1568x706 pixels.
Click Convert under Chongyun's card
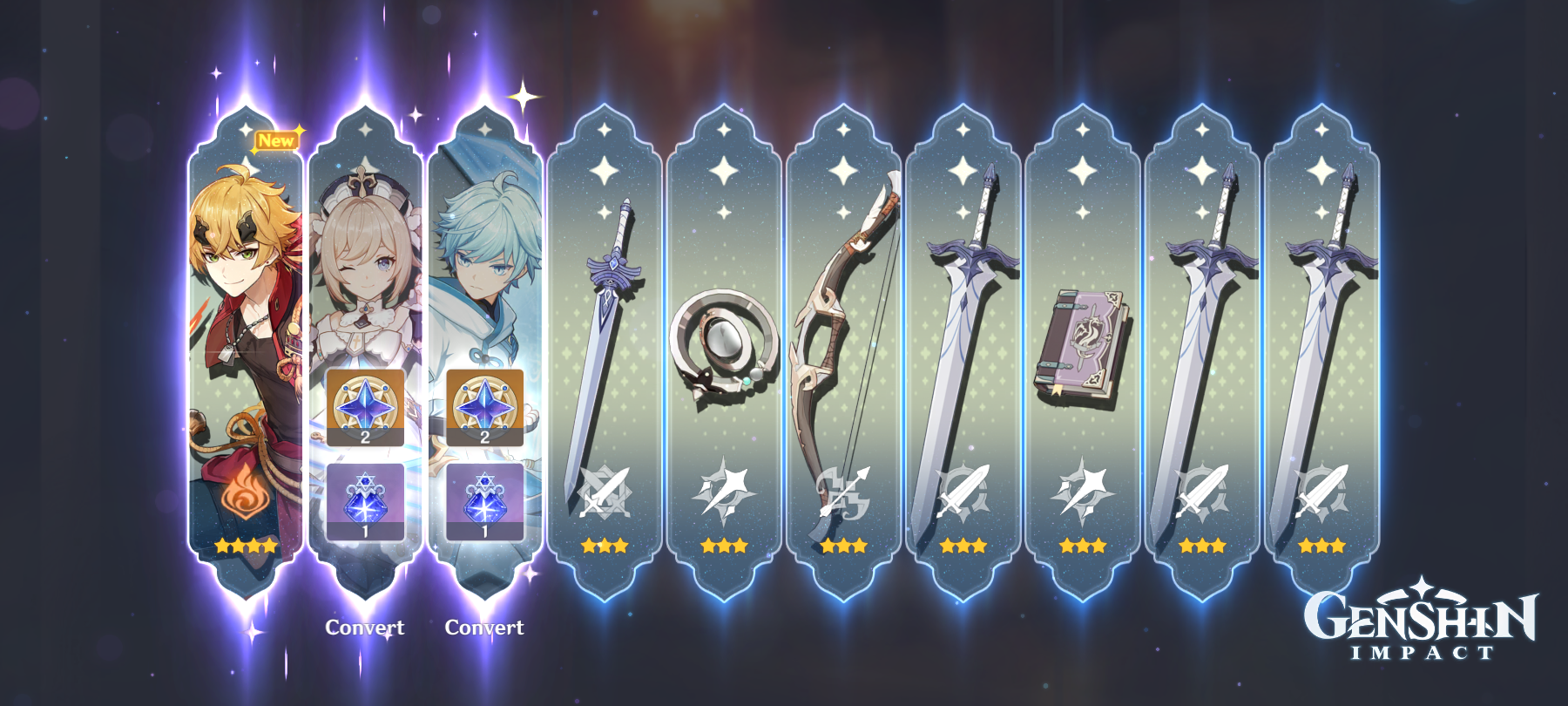pyautogui.click(x=485, y=626)
